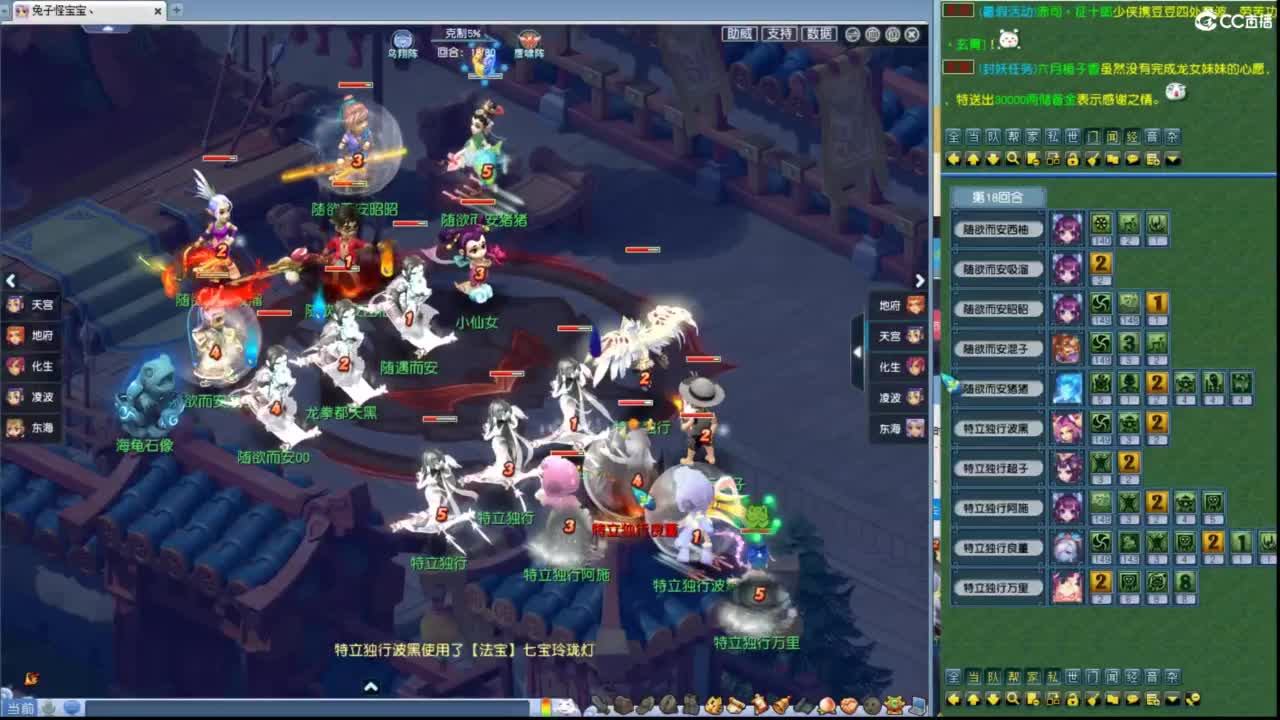
Task: Open the chat search magnifier icon
Action: coord(1013,160)
